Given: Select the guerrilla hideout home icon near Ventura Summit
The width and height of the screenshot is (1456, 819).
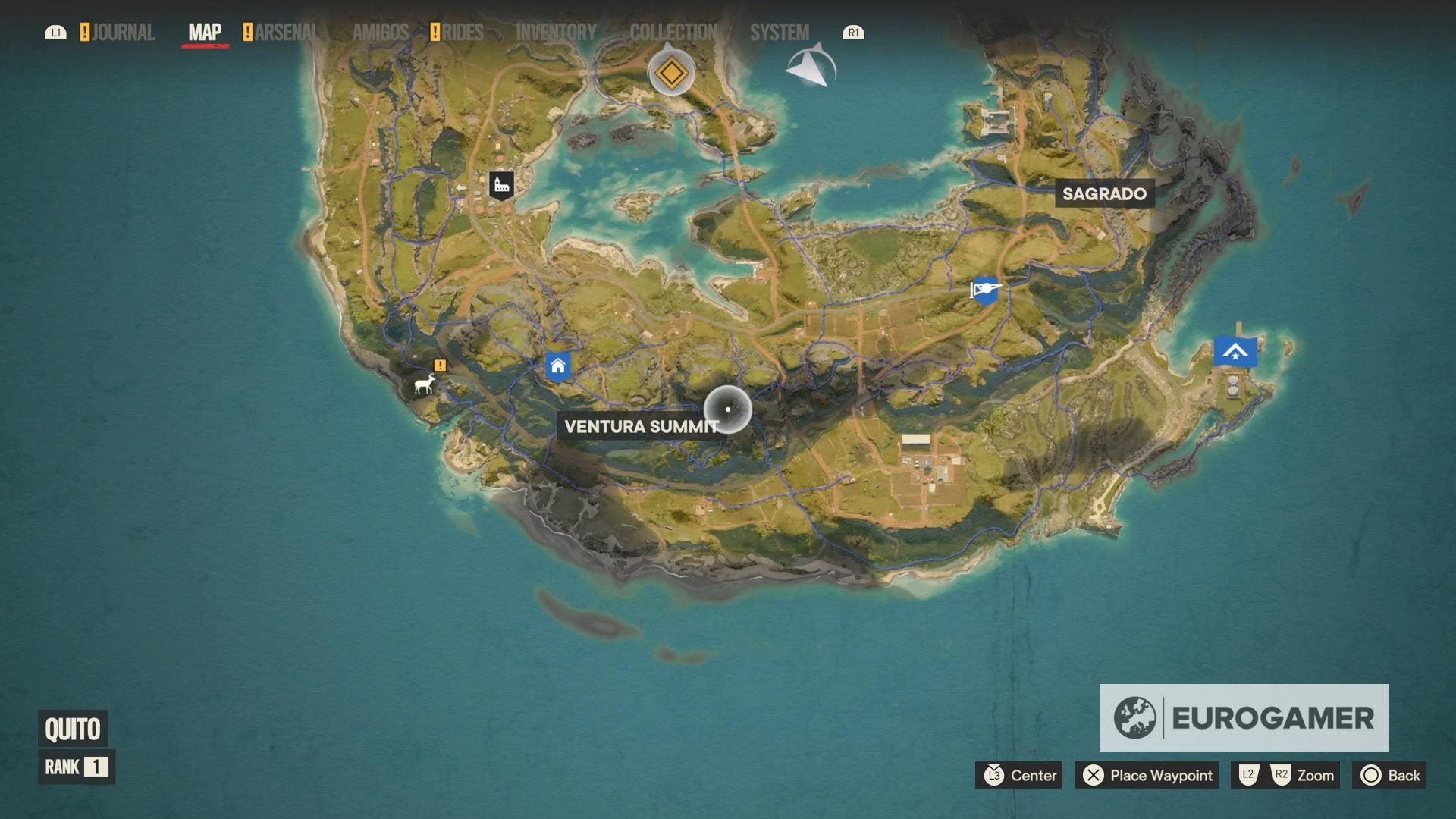Looking at the screenshot, I should tap(559, 366).
